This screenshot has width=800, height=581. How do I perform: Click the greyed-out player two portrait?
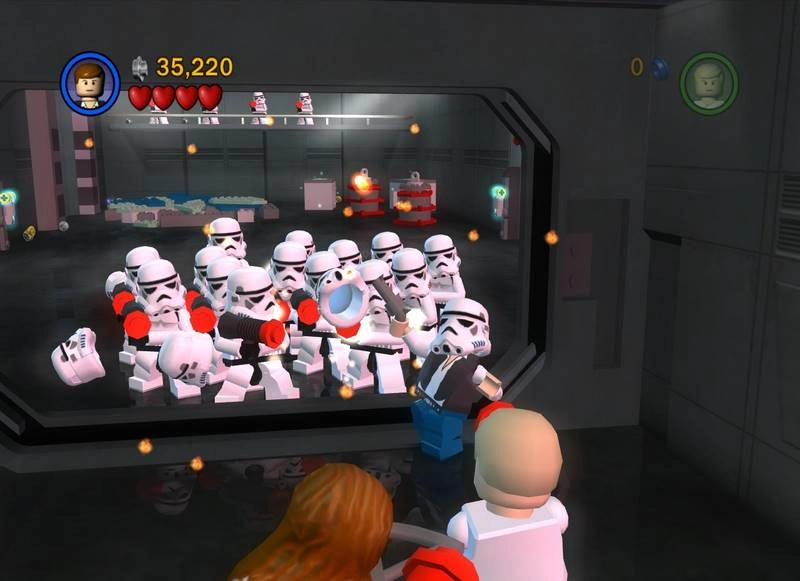pyautogui.click(x=708, y=82)
